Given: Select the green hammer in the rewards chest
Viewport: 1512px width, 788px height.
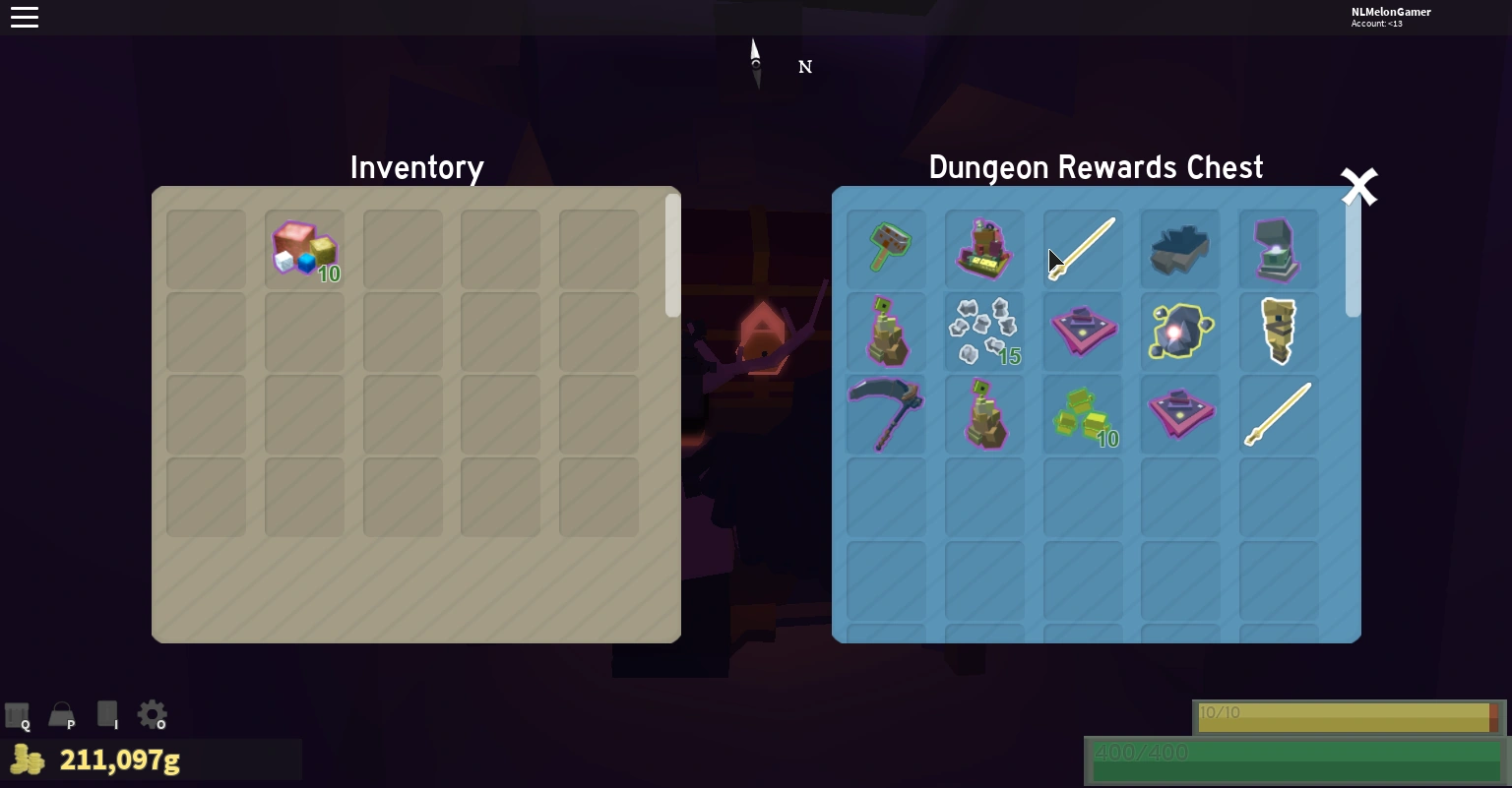Looking at the screenshot, I should [886, 249].
